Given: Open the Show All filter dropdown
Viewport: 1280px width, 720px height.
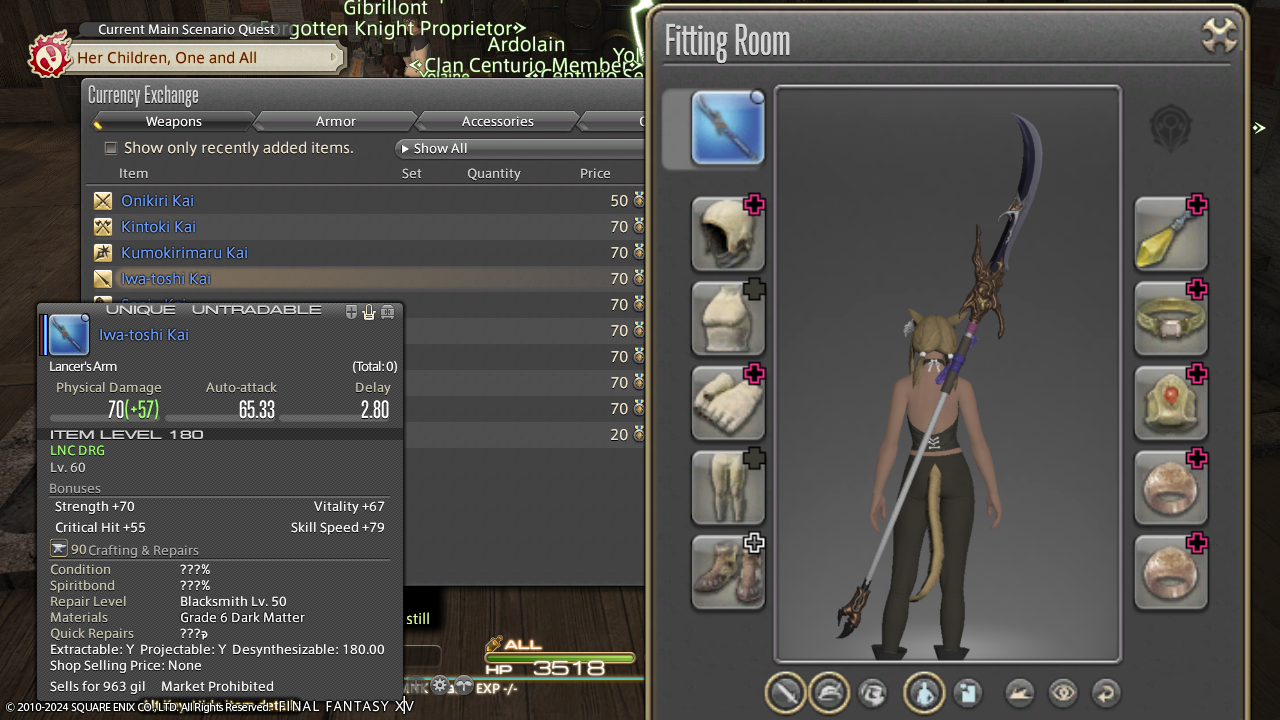Looking at the screenshot, I should point(520,148).
